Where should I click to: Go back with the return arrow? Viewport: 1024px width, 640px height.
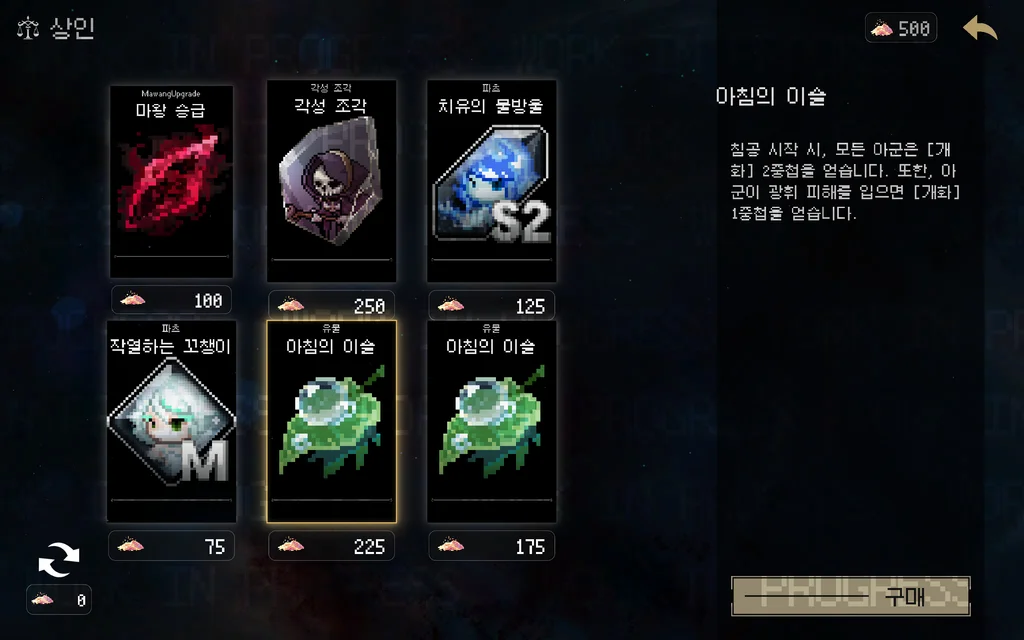[980, 29]
